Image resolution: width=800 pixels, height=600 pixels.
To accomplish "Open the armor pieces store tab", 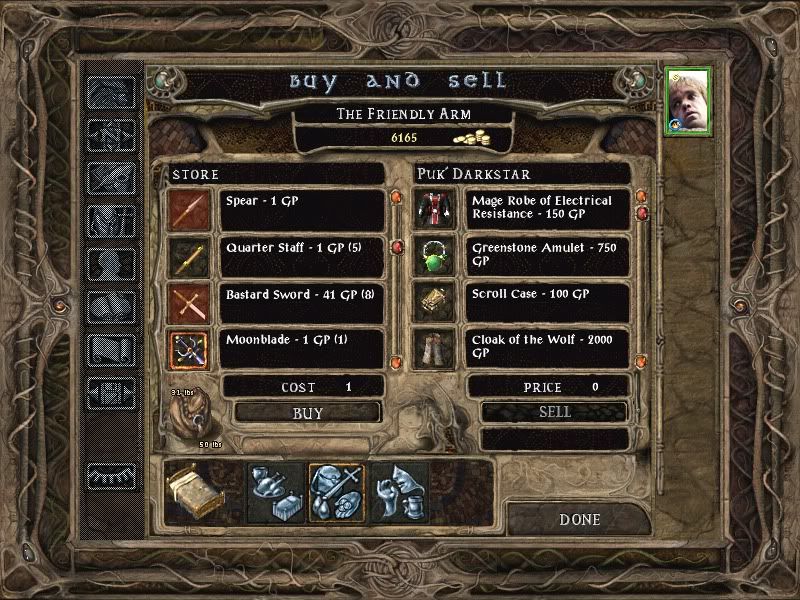I will (x=400, y=490).
